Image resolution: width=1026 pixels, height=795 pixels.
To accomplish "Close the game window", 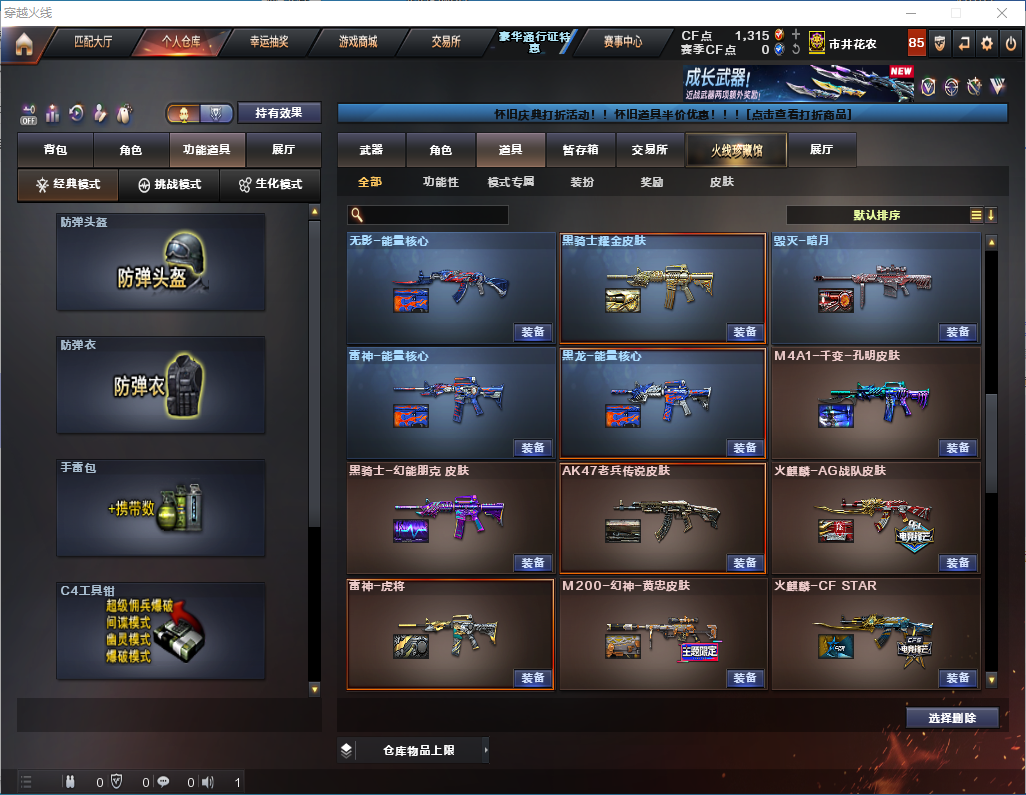I will pyautogui.click(x=1002, y=12).
